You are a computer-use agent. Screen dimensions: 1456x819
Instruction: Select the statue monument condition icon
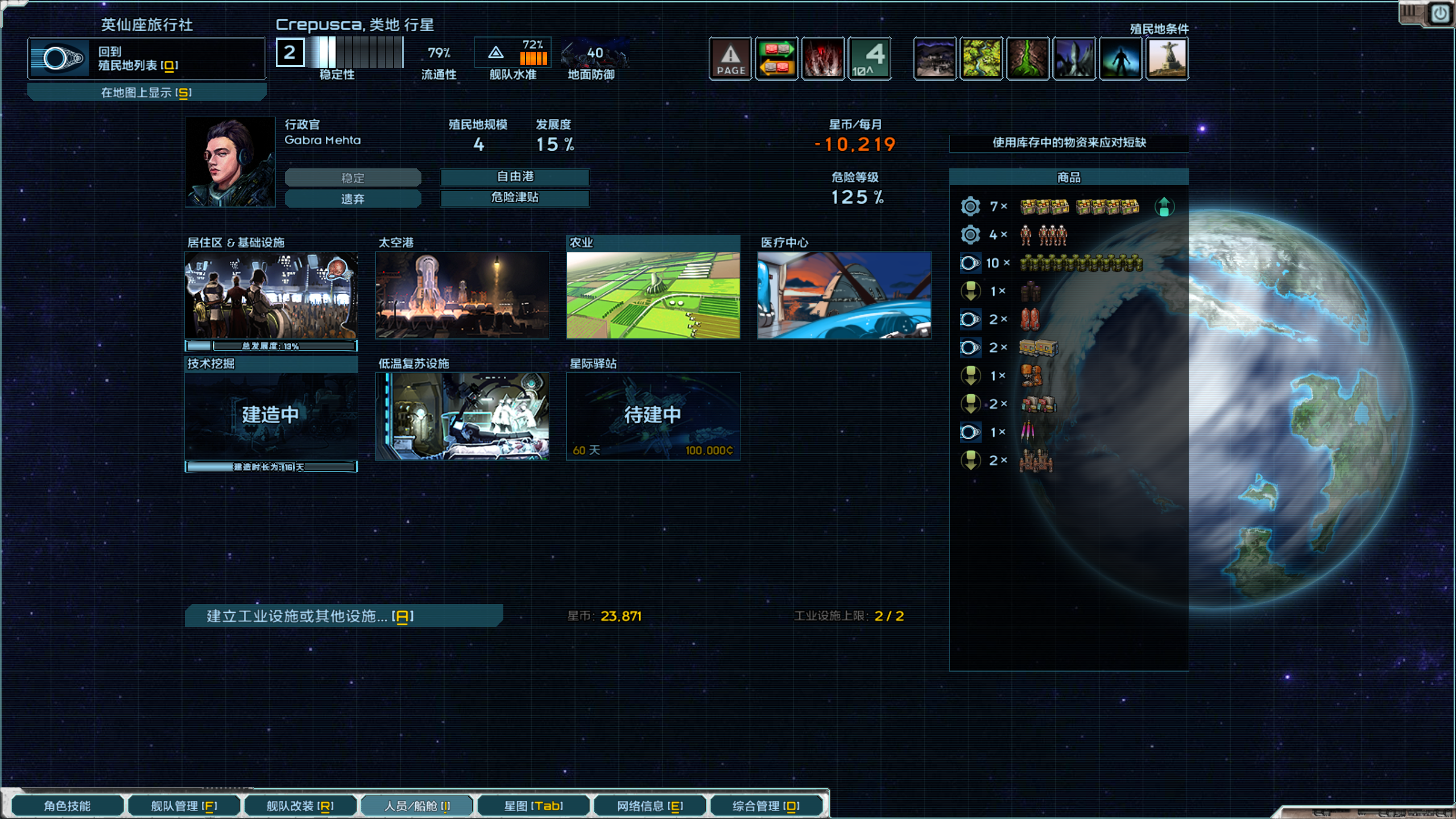(1167, 59)
